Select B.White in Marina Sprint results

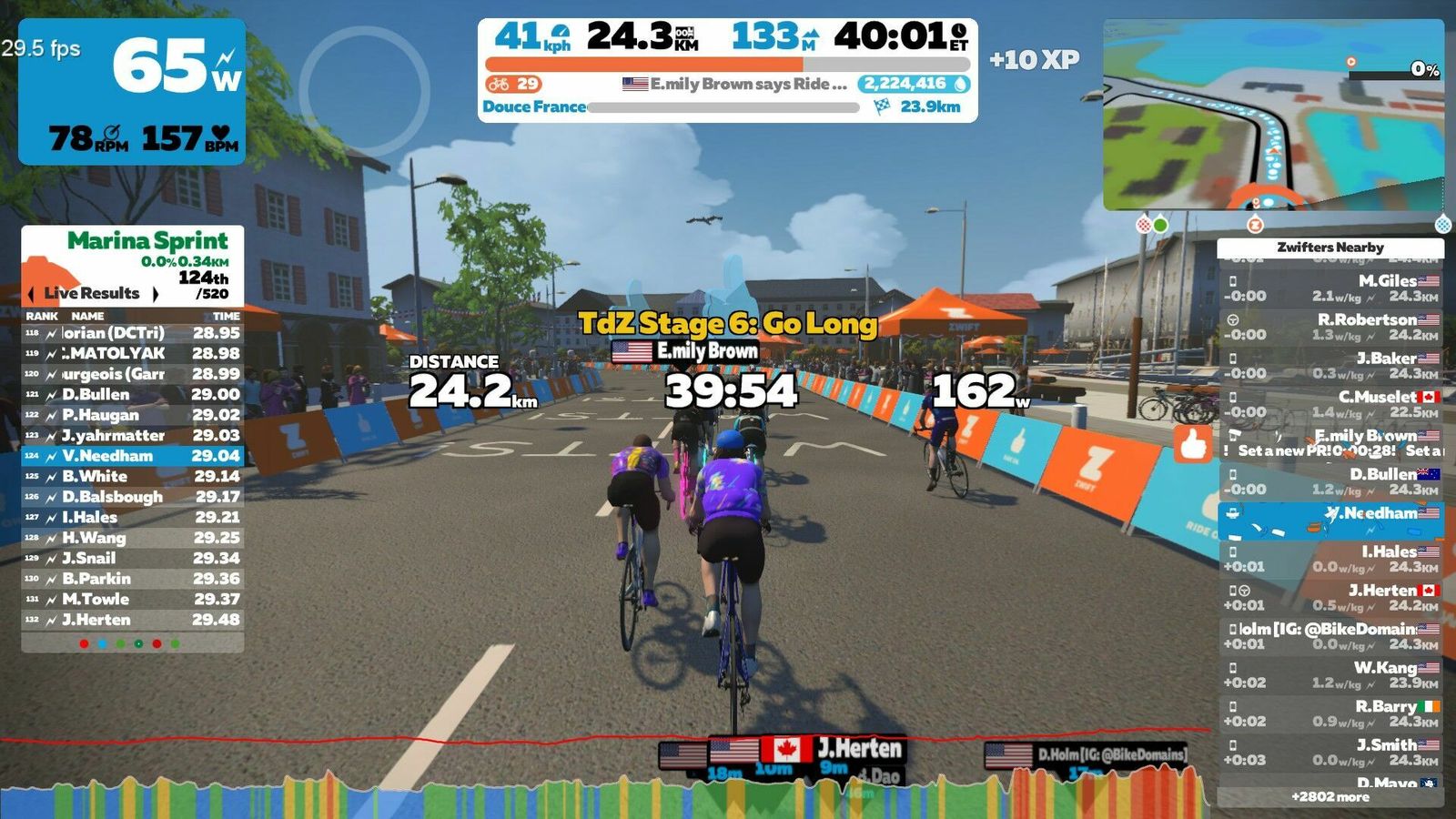(133, 477)
